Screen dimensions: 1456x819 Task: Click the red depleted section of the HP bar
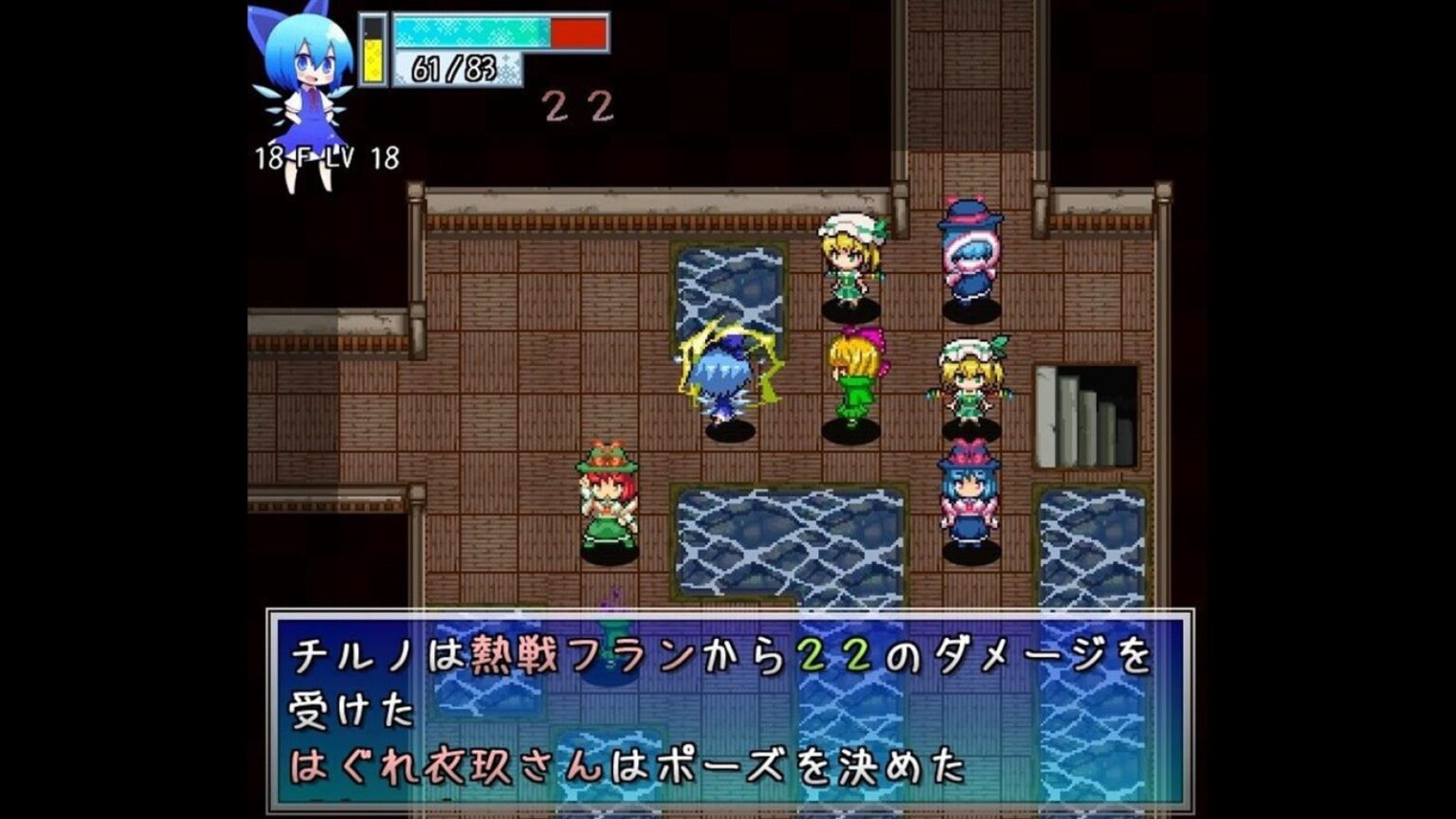coord(578,33)
